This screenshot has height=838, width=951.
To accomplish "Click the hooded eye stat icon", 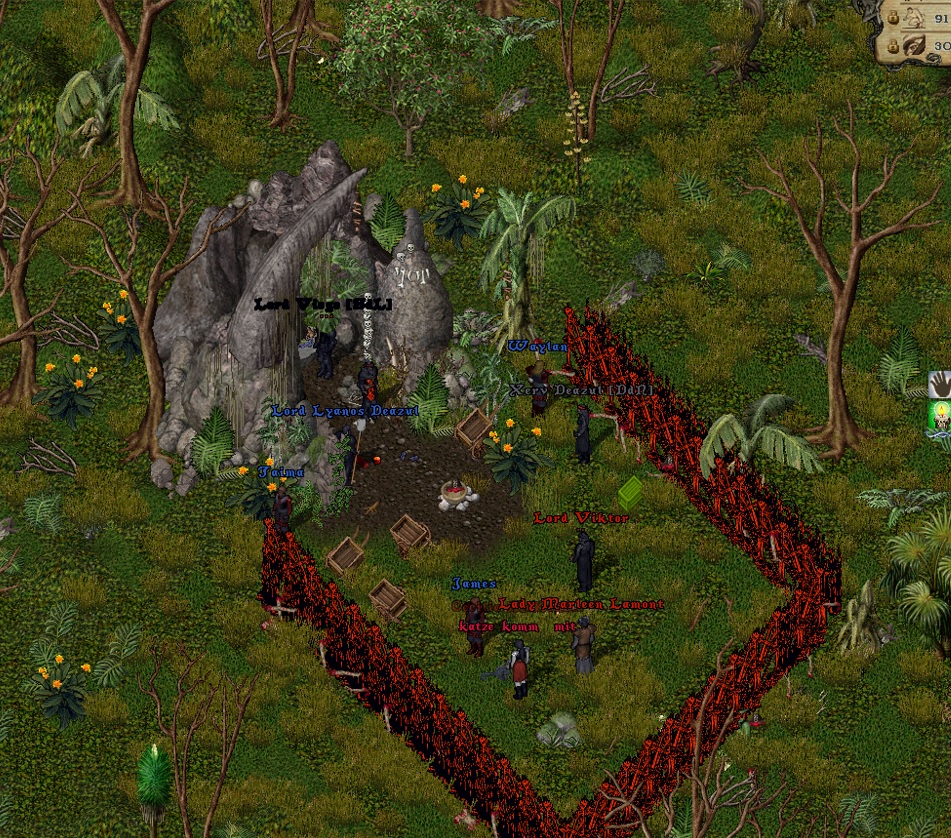I will tap(915, 46).
